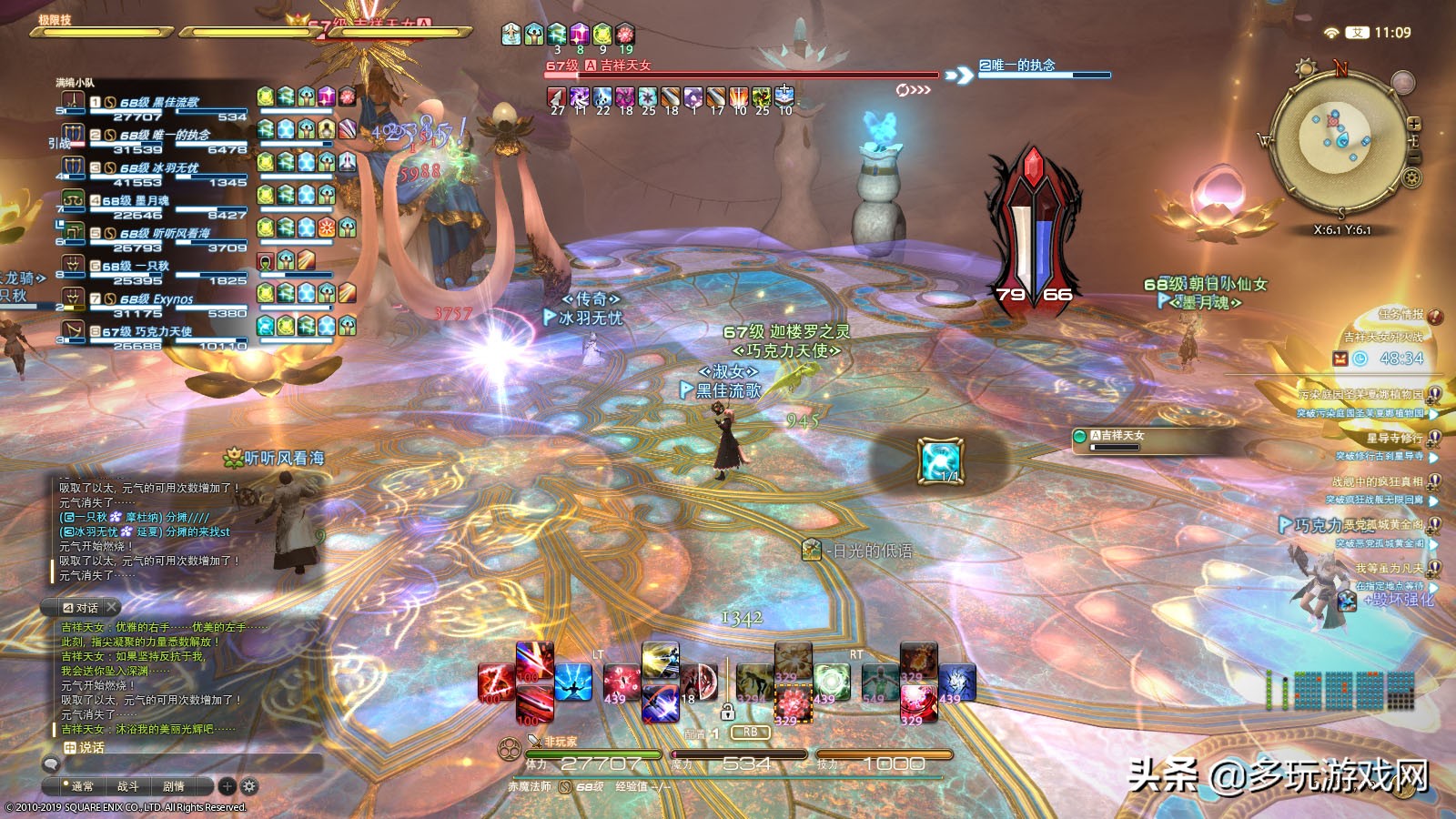This screenshot has width=1456, height=819.
Task: Select party member 巧克力天使 in party list
Action: (155, 331)
